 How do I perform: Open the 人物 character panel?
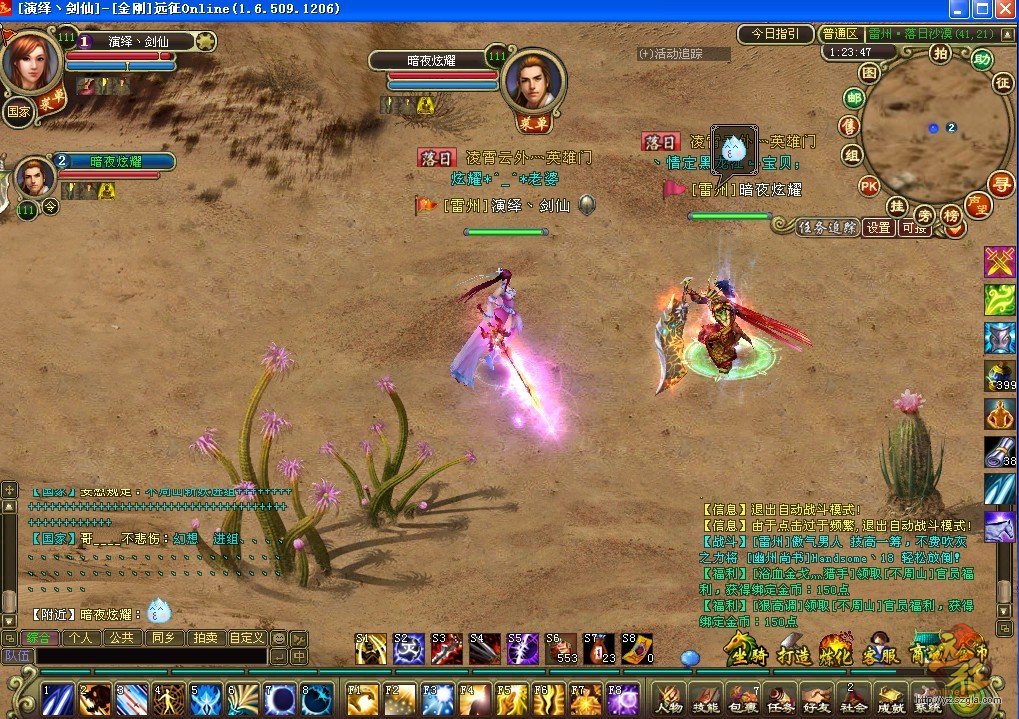pyautogui.click(x=669, y=697)
